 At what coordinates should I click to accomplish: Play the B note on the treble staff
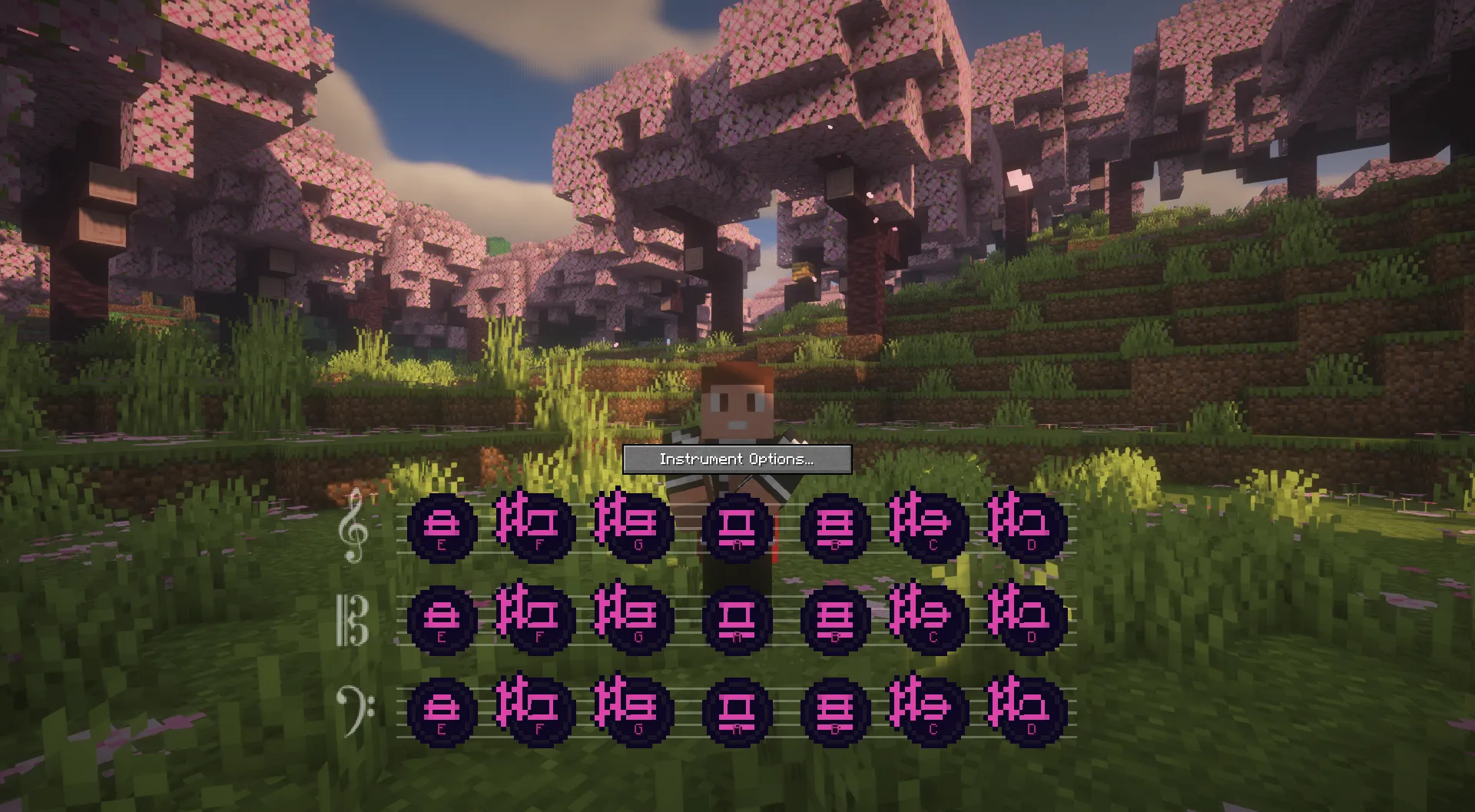click(x=834, y=527)
